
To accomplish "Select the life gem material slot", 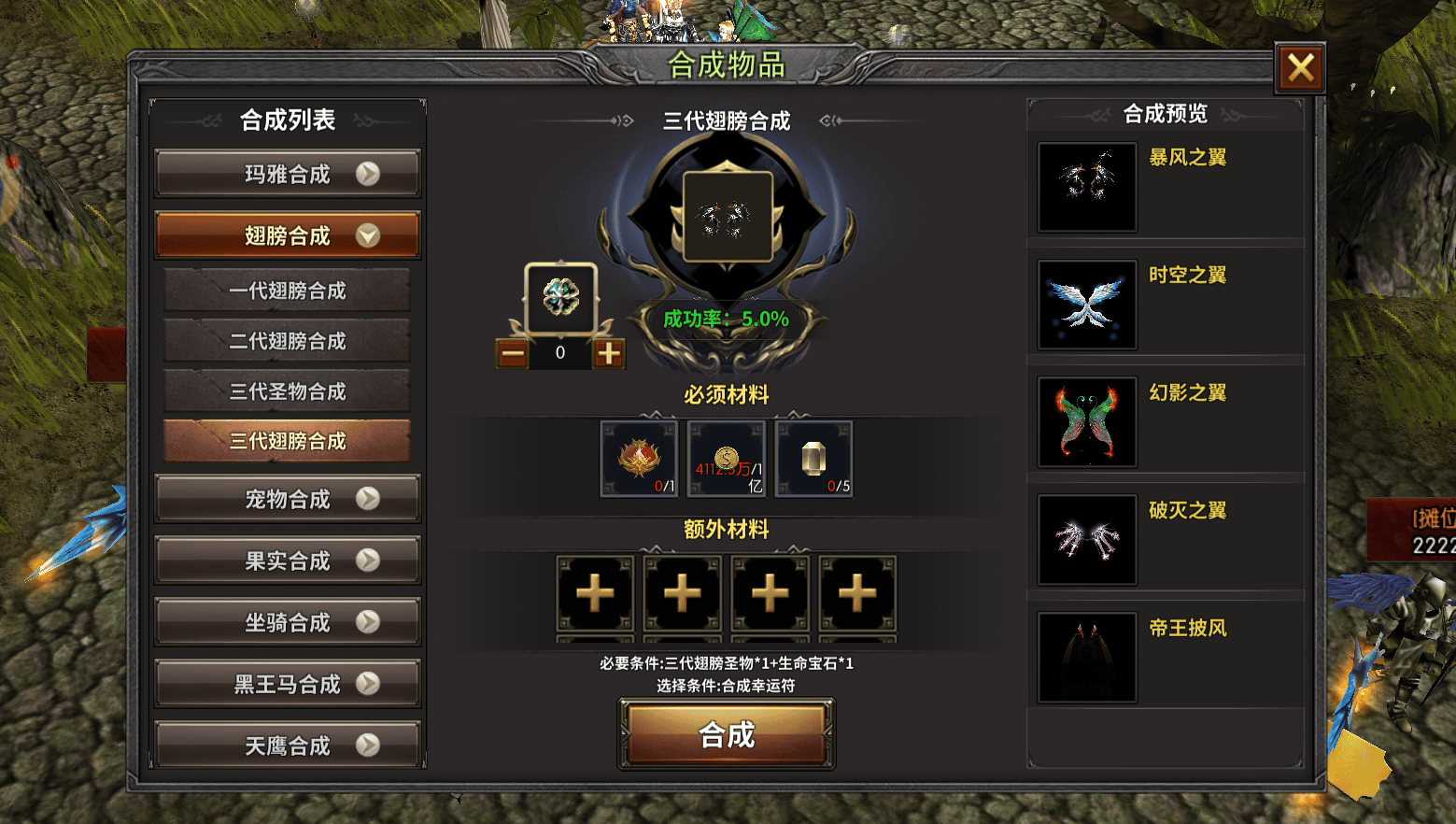I will coord(814,459).
